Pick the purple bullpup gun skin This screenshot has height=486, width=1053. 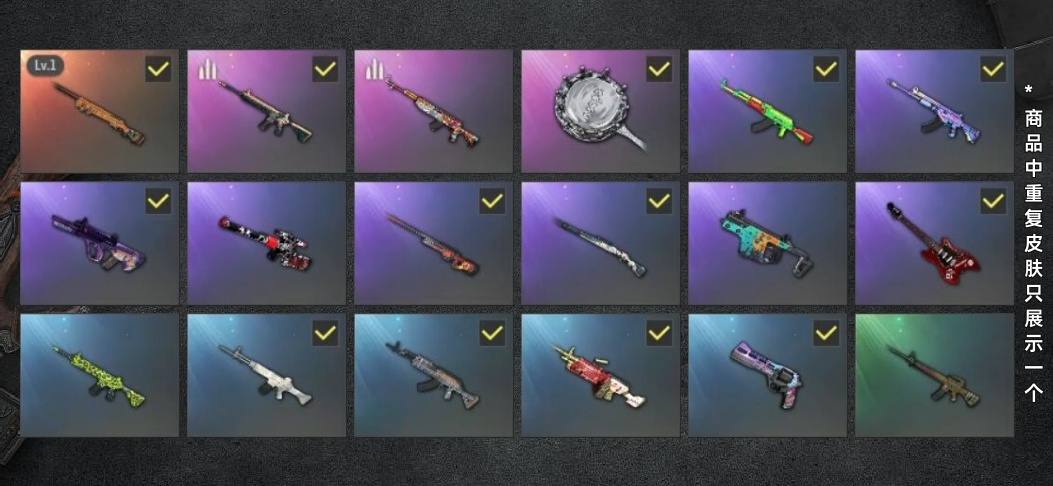(x=99, y=243)
